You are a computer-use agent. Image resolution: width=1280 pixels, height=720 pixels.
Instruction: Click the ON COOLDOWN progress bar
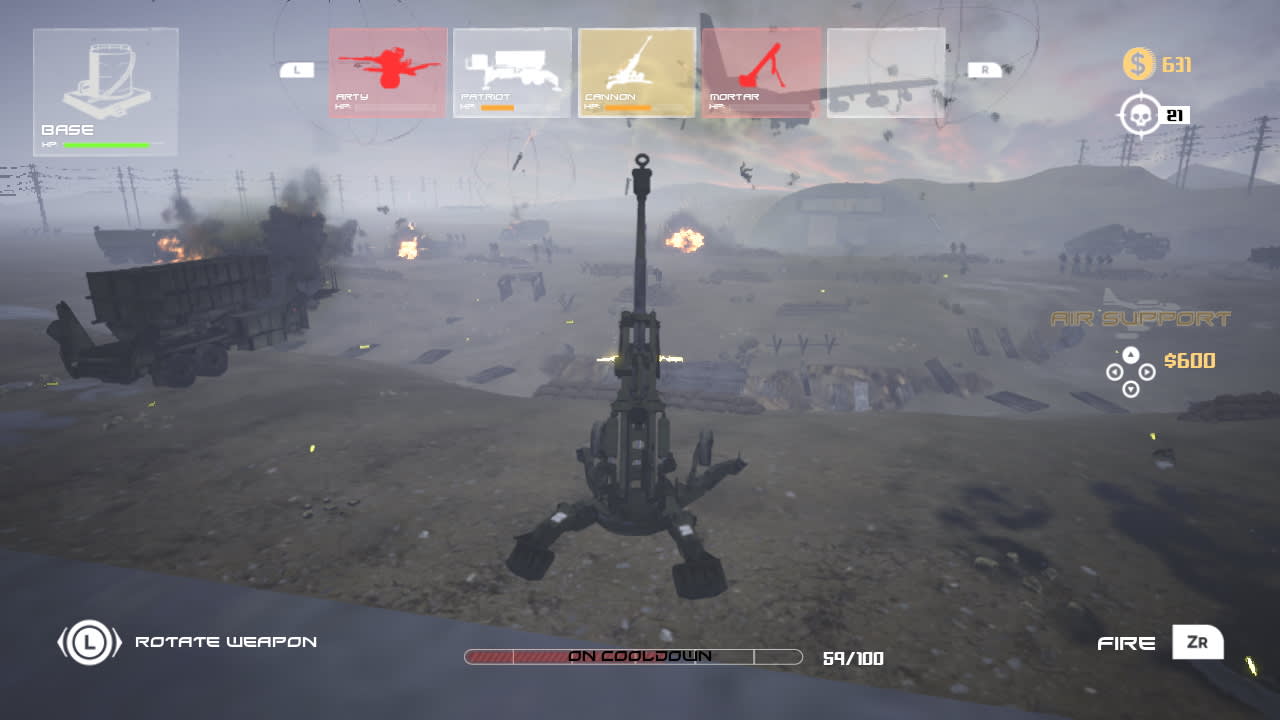[637, 657]
